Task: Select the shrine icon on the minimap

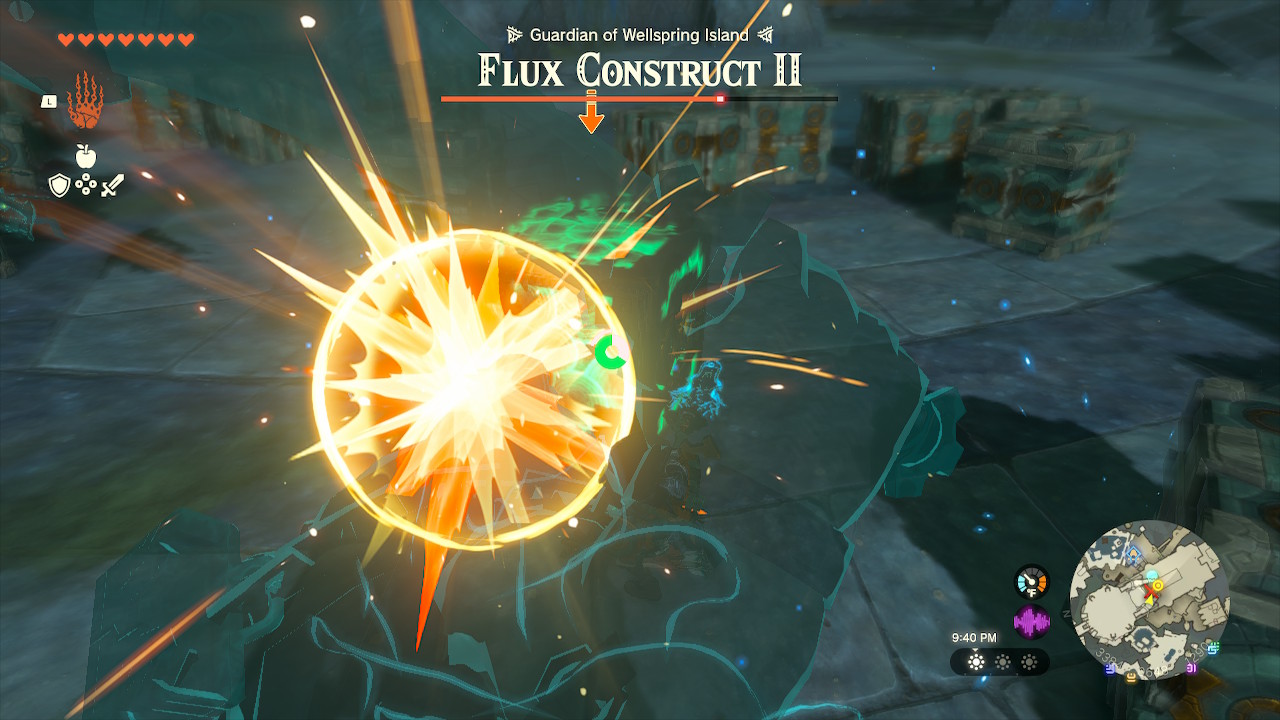Action: (1132, 552)
